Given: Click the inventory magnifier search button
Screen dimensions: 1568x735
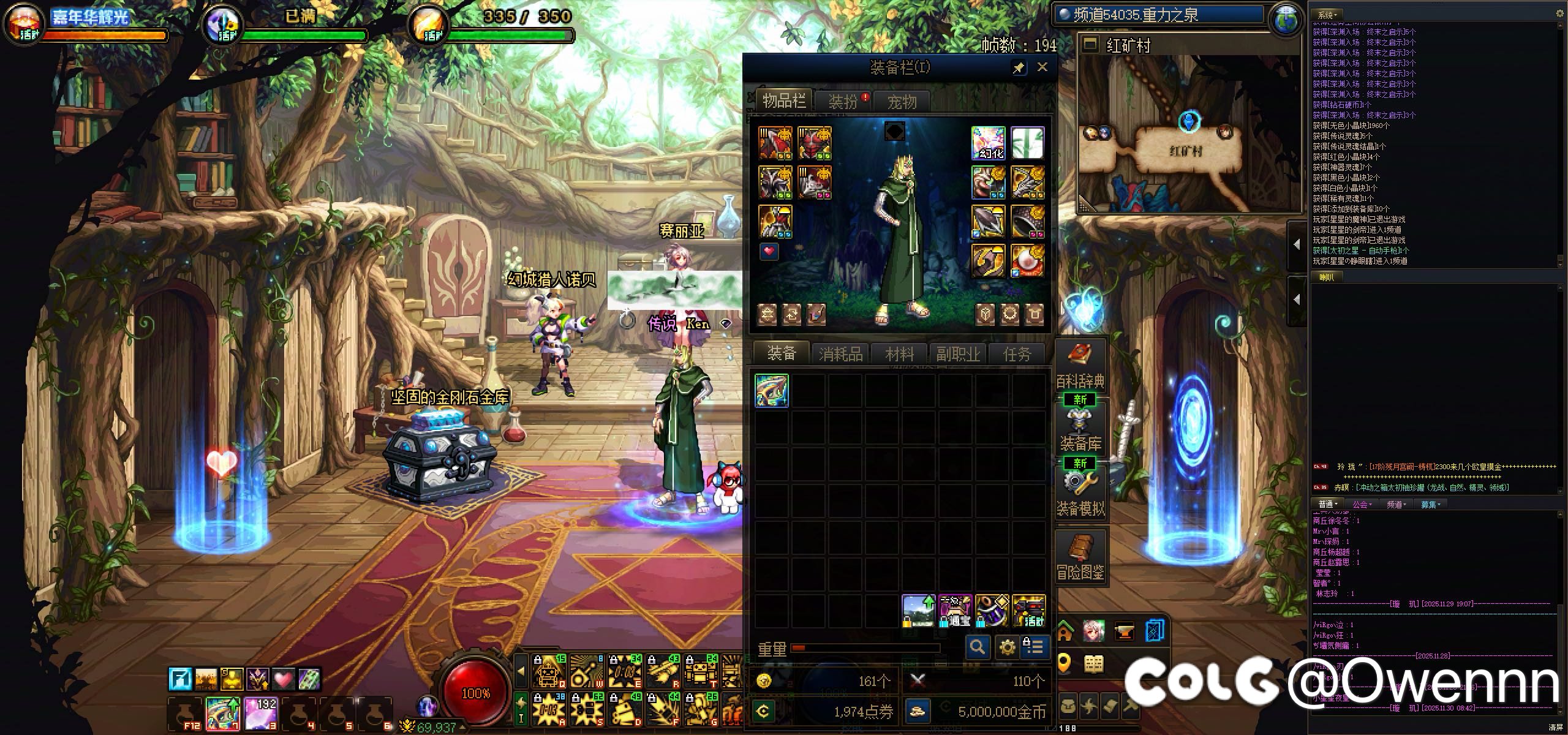Looking at the screenshot, I should 978,646.
